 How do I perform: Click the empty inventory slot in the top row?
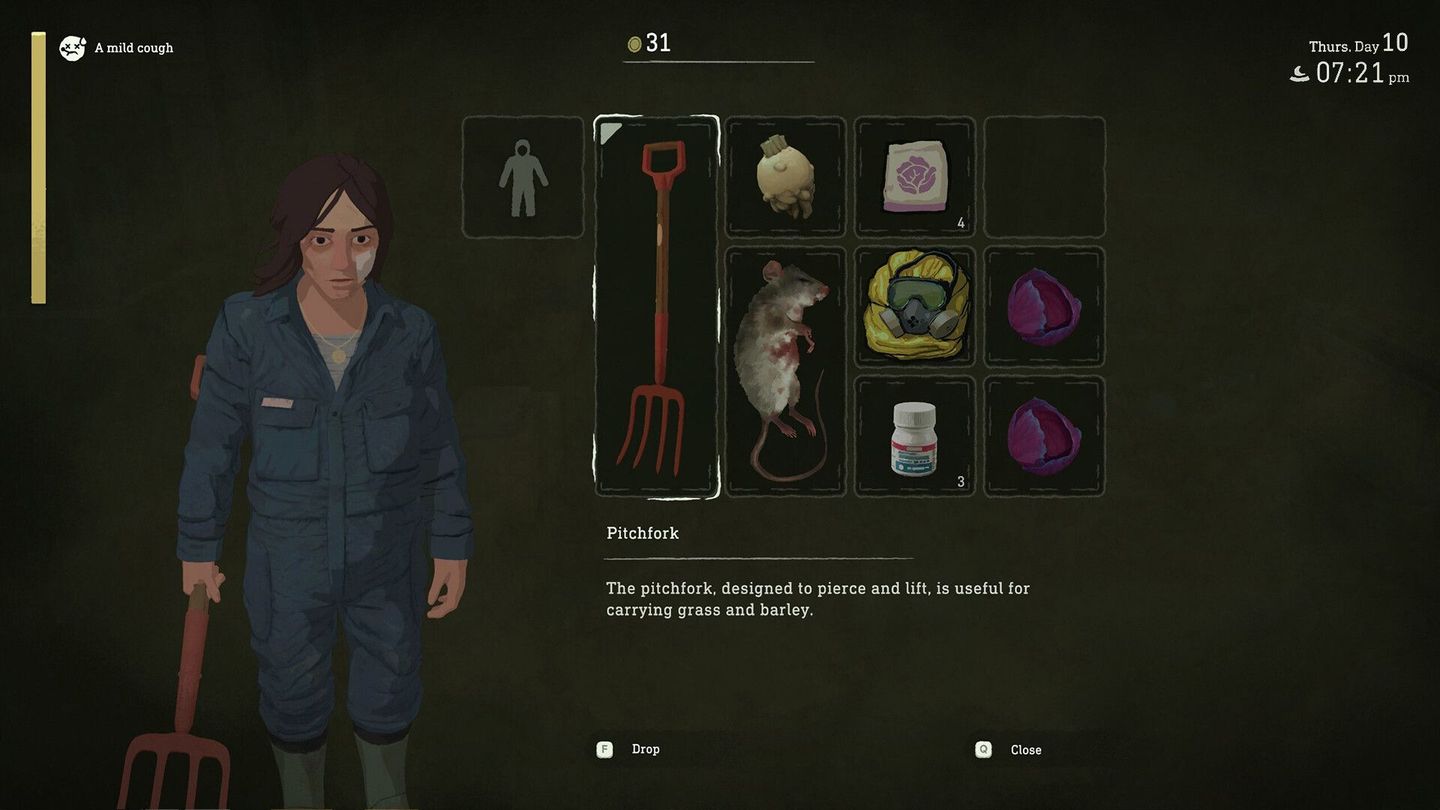(1044, 175)
